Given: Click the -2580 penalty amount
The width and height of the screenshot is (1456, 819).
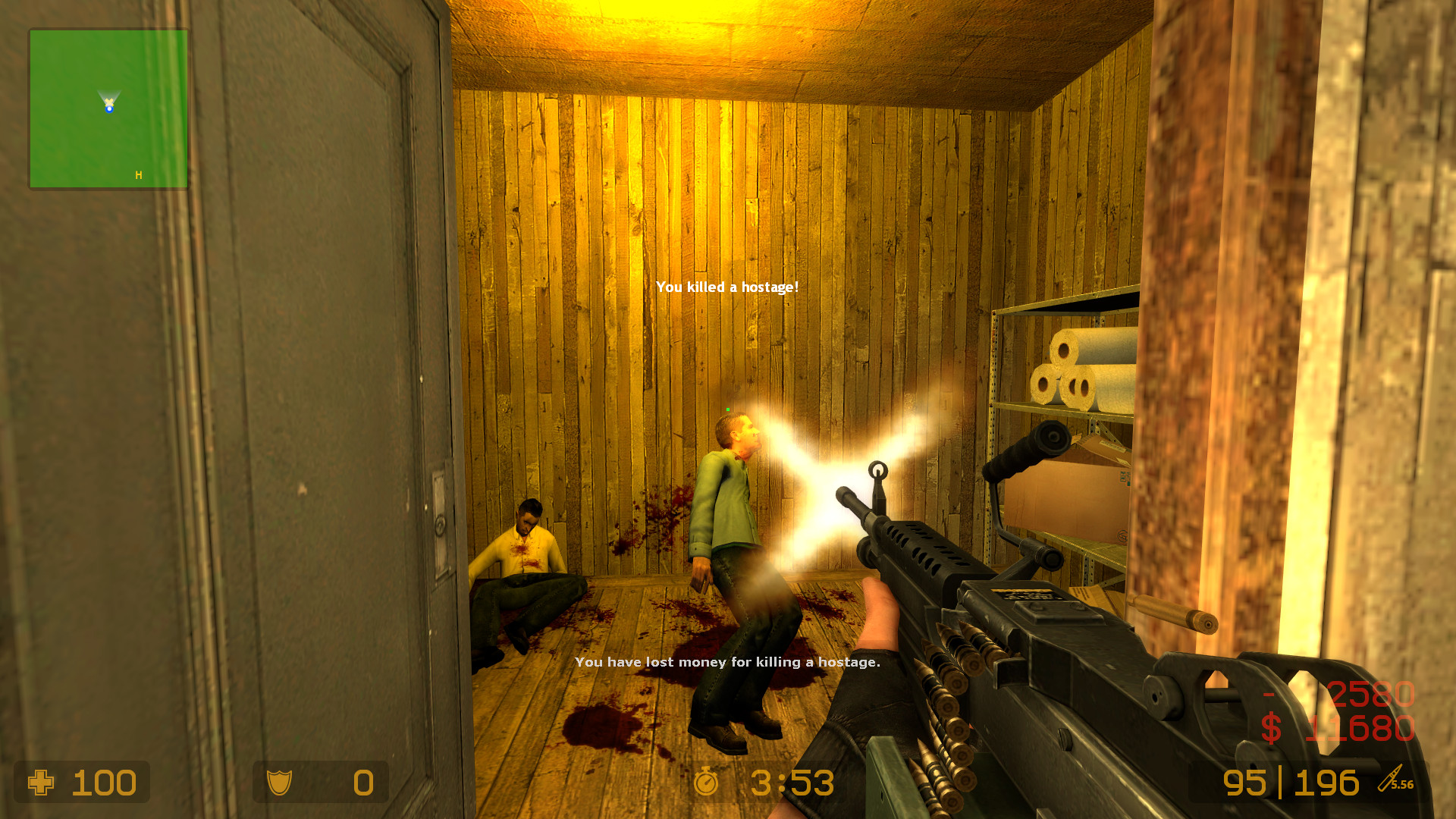Looking at the screenshot, I should pyautogui.click(x=1357, y=692).
